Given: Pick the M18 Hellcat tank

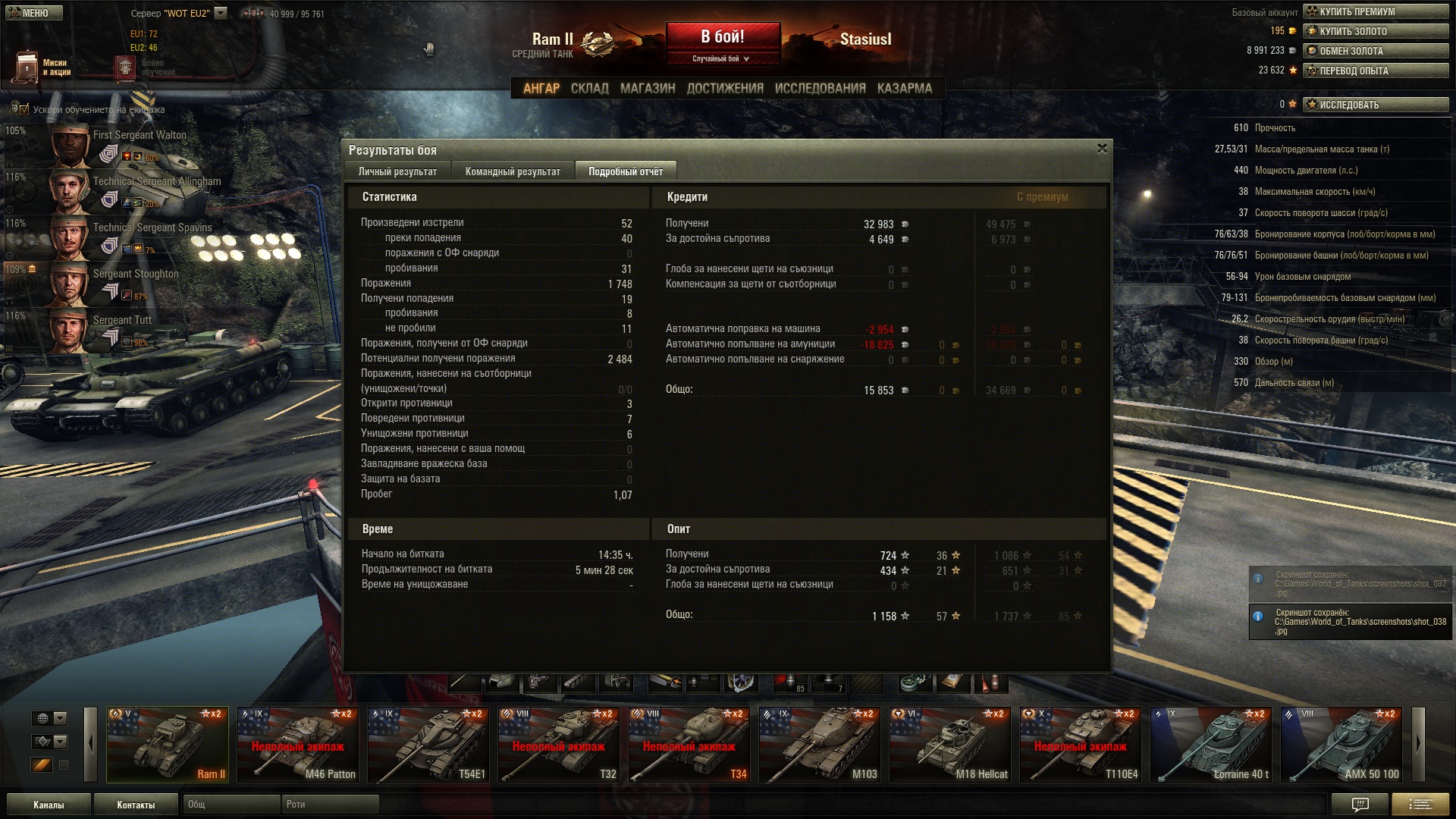Looking at the screenshot, I should point(949,744).
